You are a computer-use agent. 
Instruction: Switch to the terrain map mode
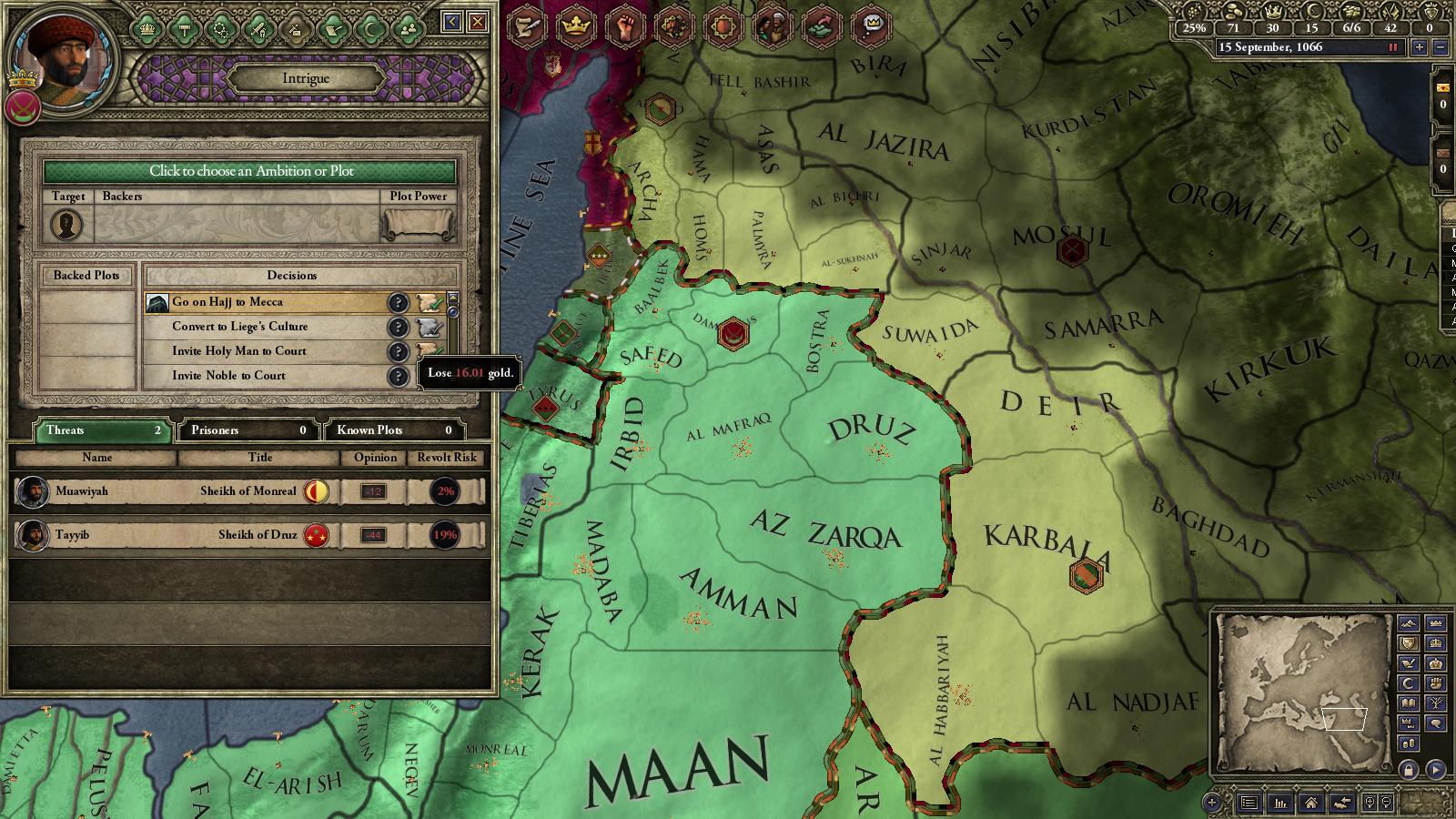(1408, 624)
